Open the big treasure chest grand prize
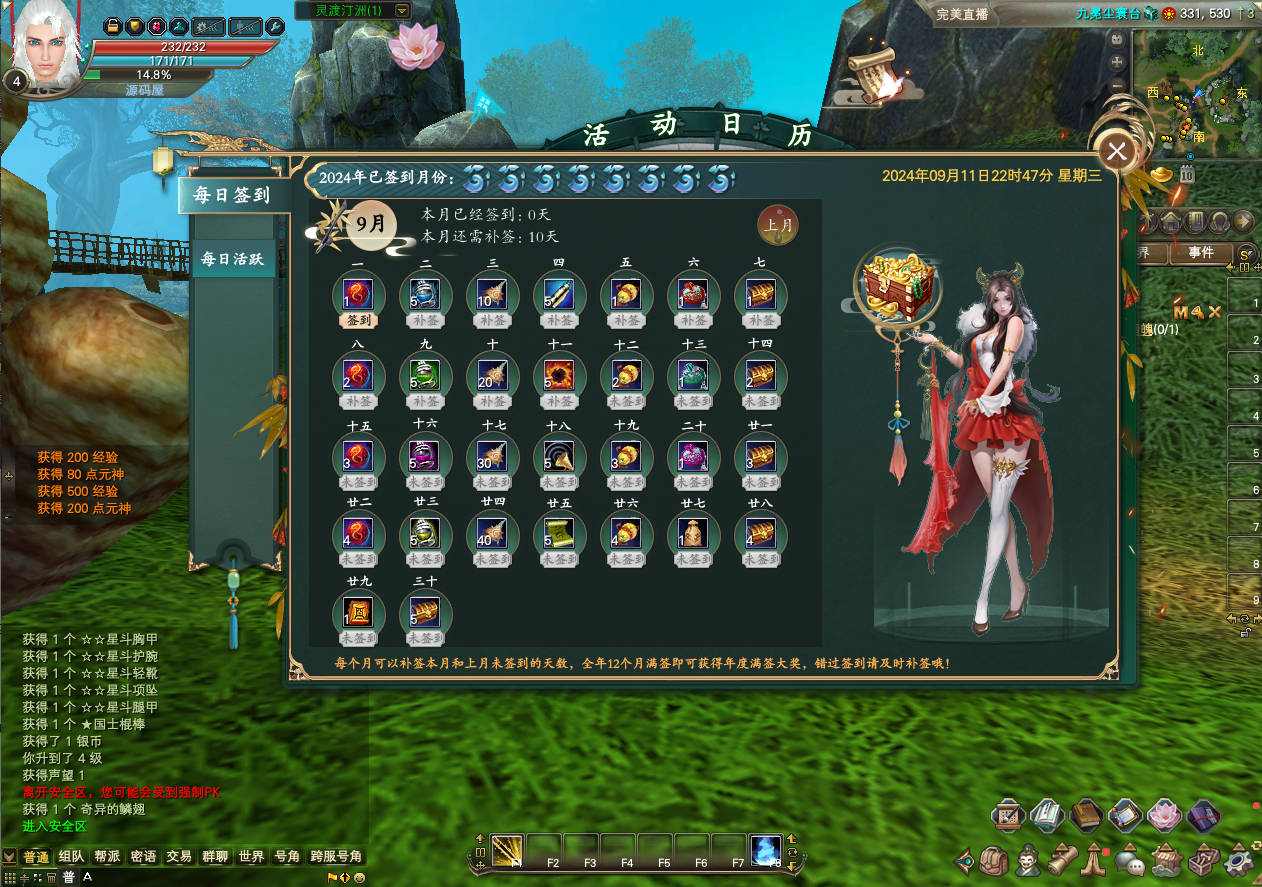 pos(897,285)
